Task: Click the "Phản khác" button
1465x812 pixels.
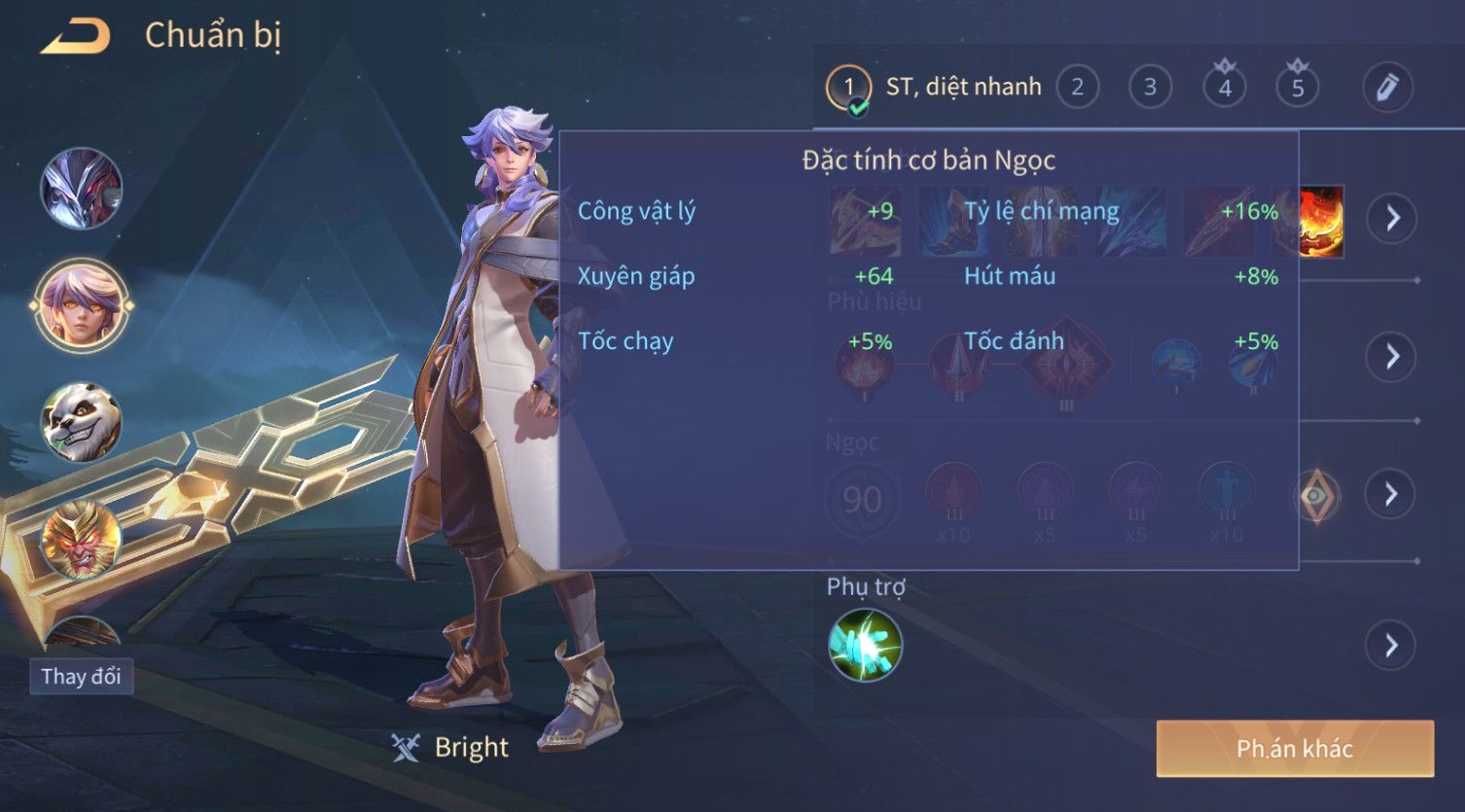Action: (x=1294, y=748)
